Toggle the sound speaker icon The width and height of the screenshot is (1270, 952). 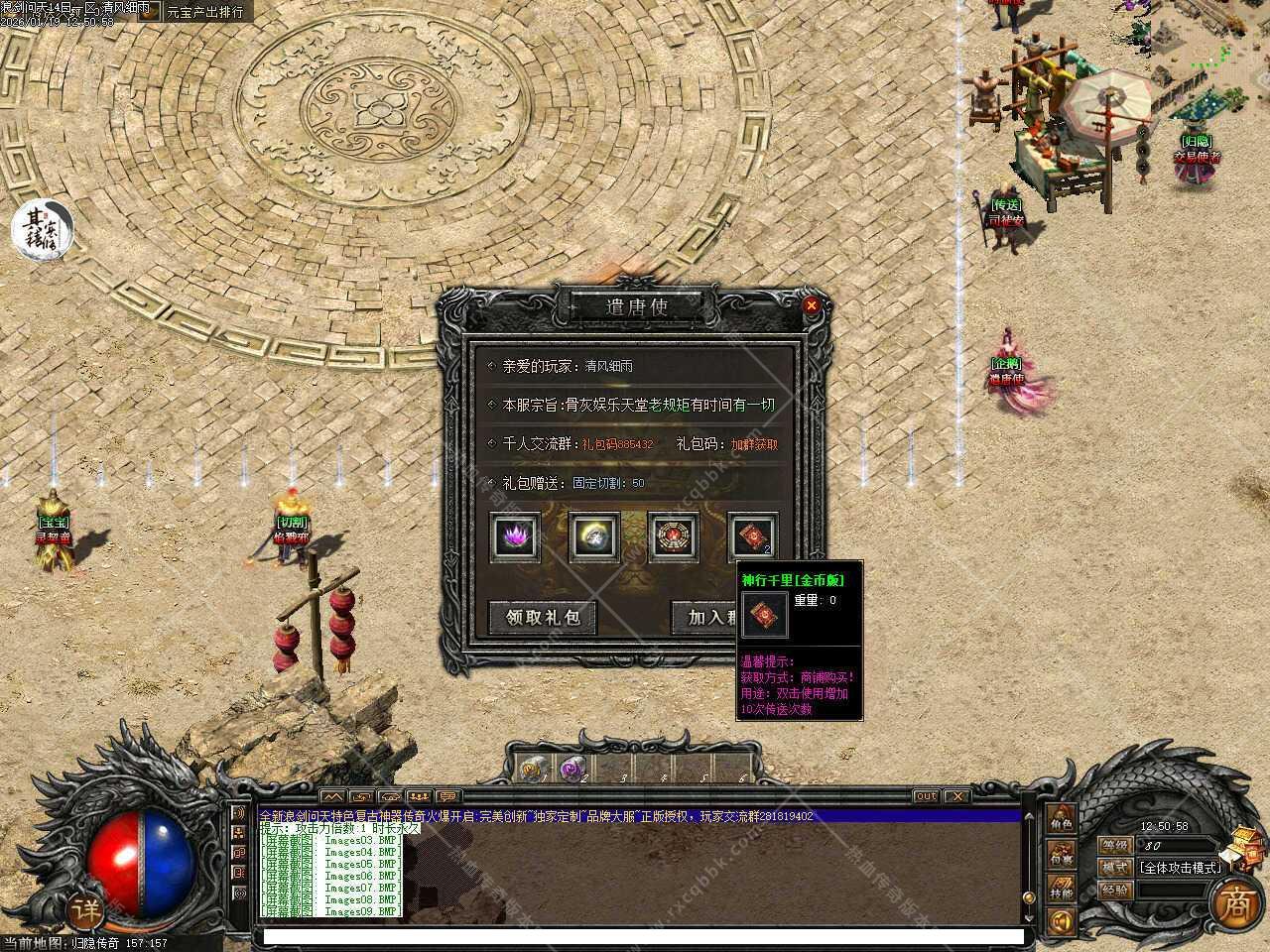tap(1061, 923)
